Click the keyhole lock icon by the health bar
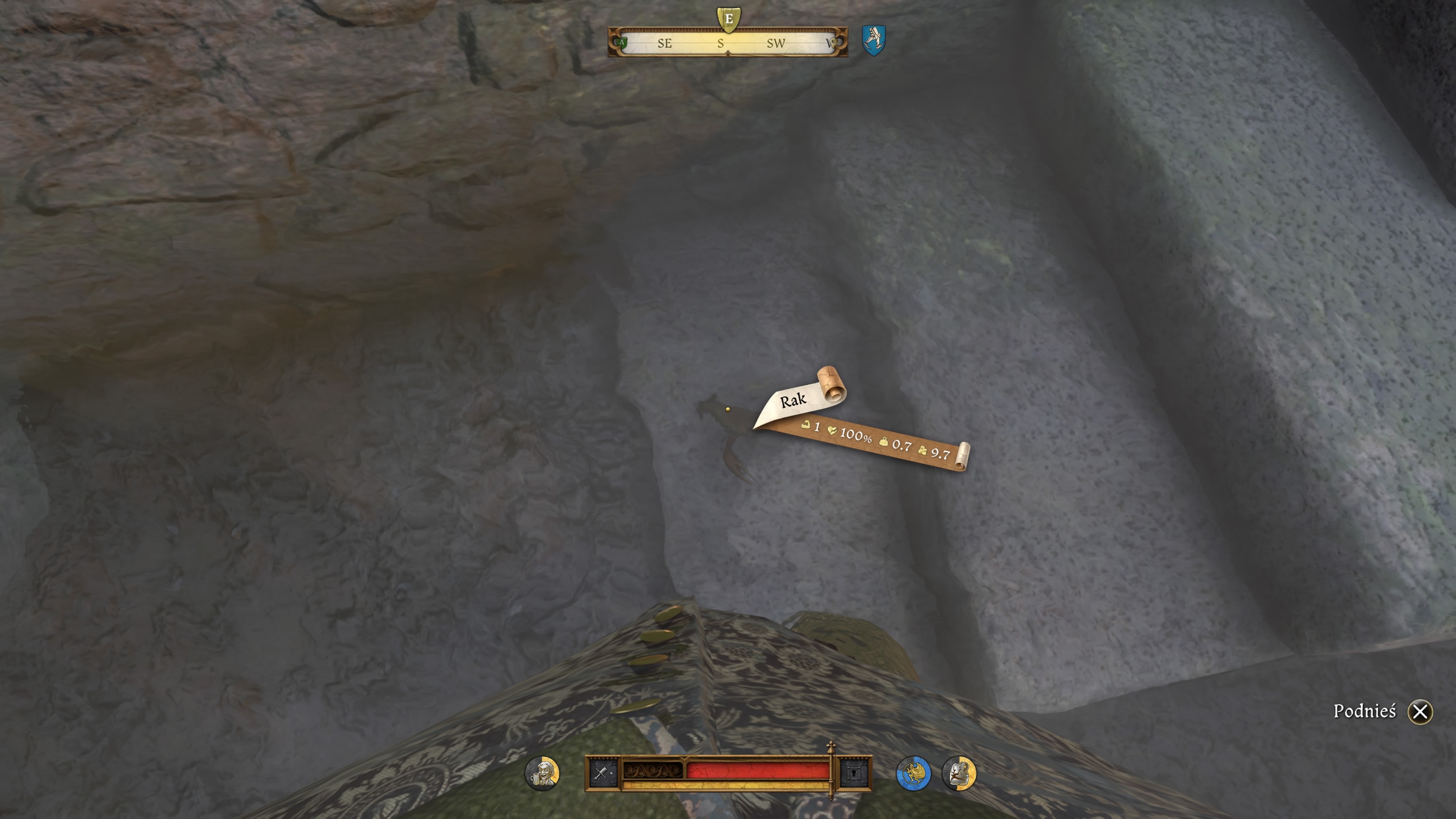Image resolution: width=1456 pixels, height=819 pixels. coord(854,773)
